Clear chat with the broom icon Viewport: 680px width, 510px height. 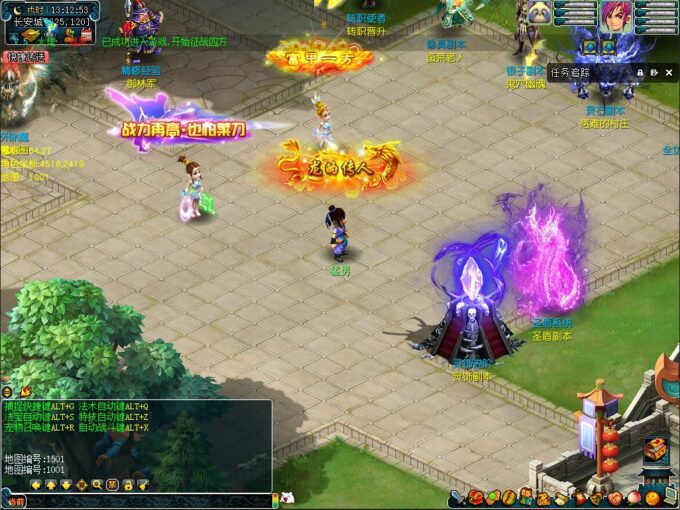[x=143, y=485]
